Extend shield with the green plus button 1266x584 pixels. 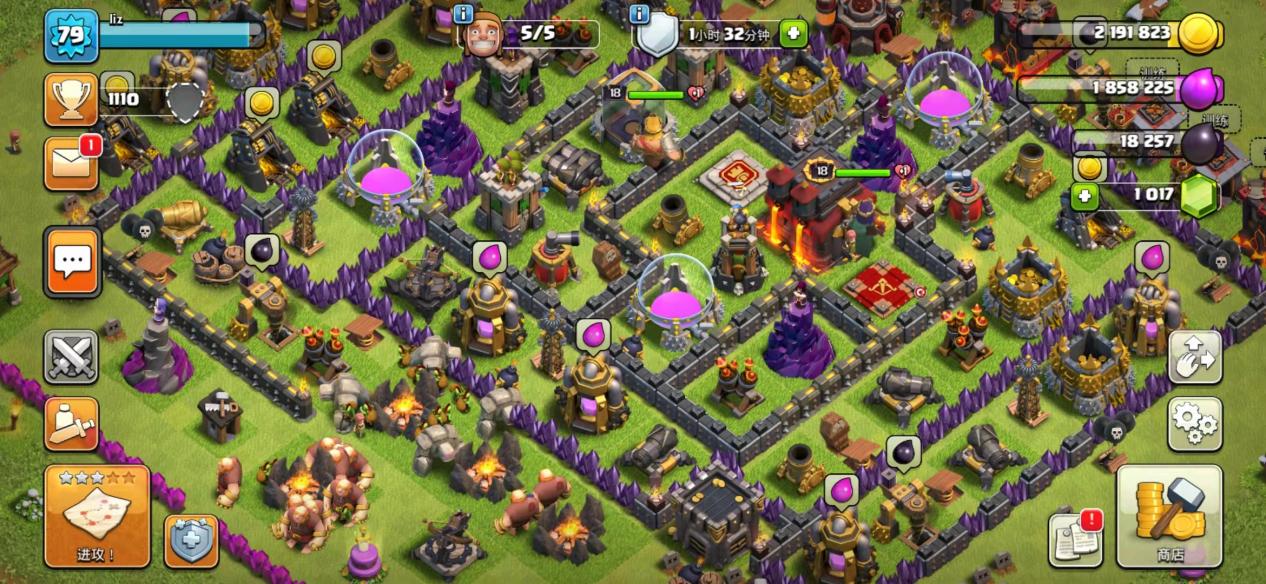pyautogui.click(x=793, y=34)
